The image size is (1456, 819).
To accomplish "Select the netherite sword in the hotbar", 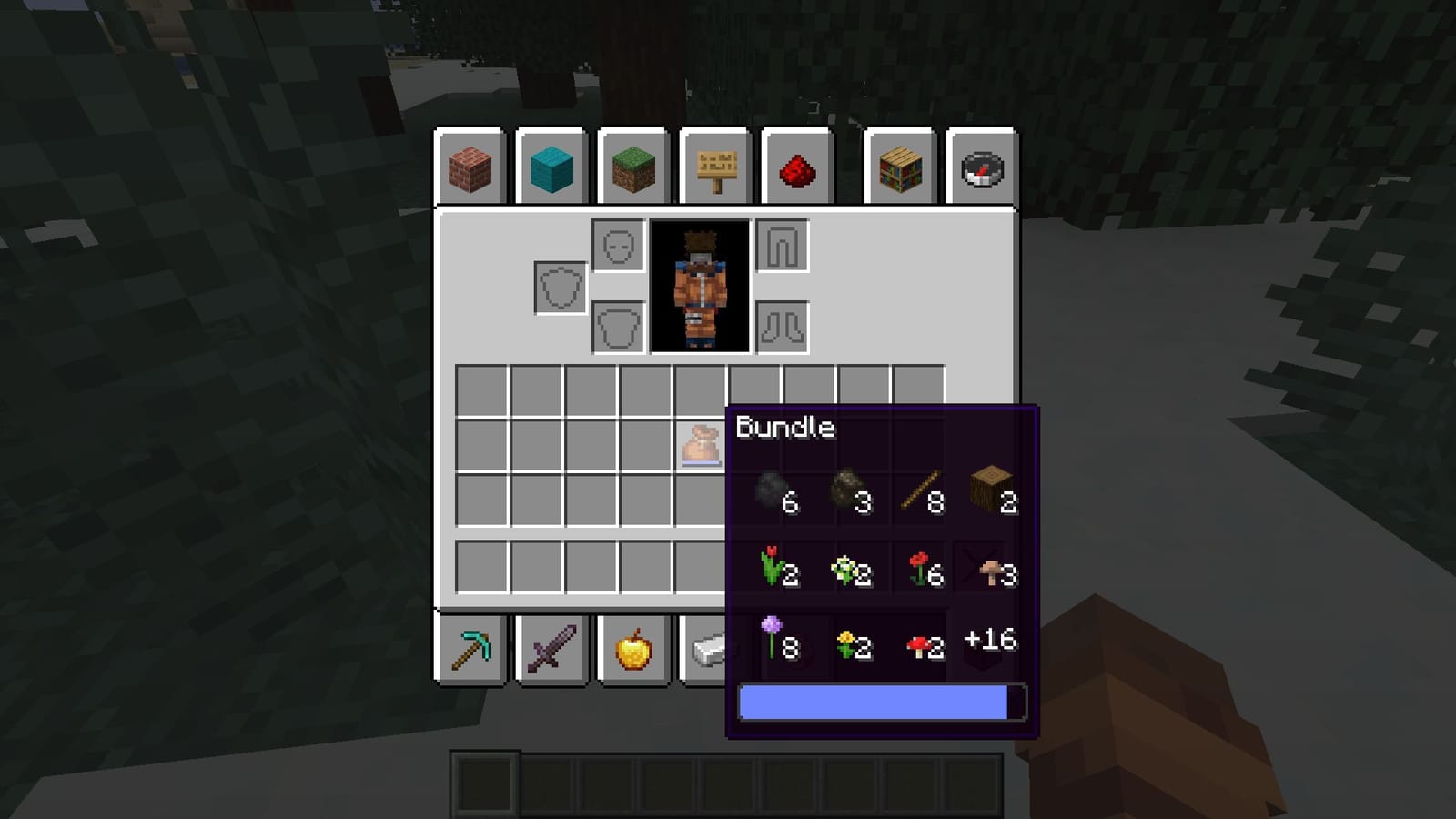I will tap(552, 648).
